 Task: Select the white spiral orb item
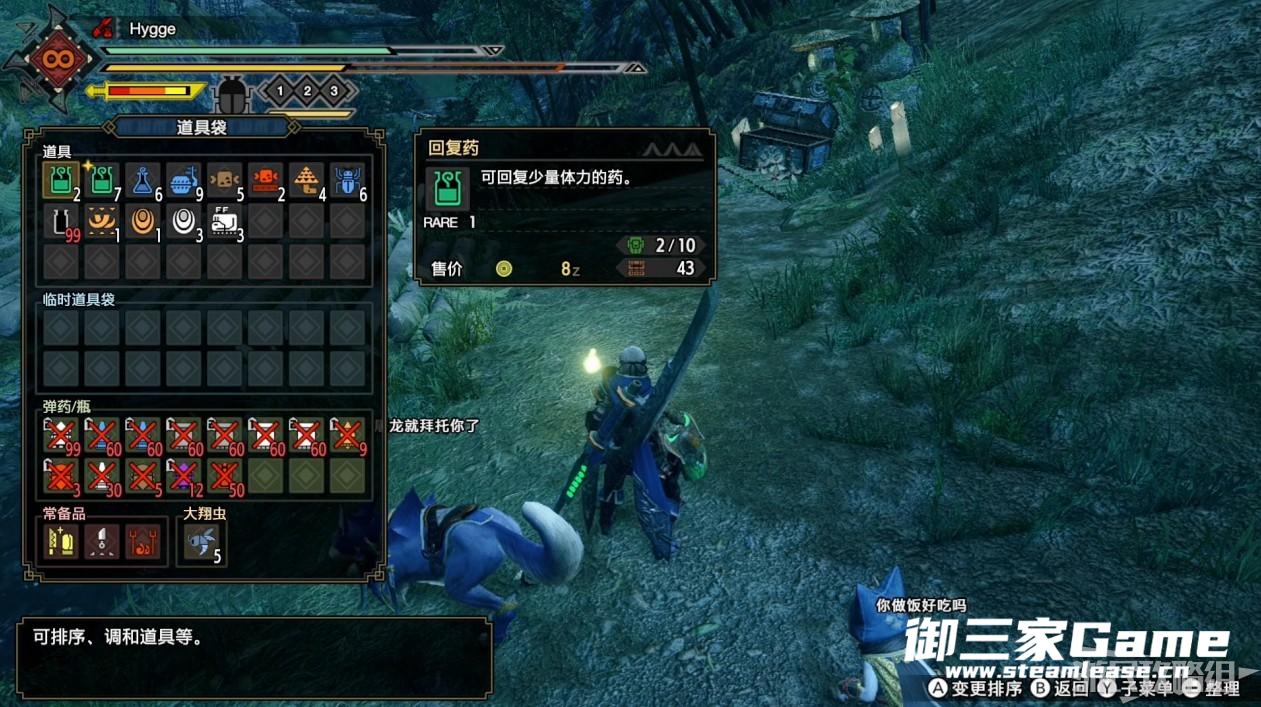click(184, 222)
